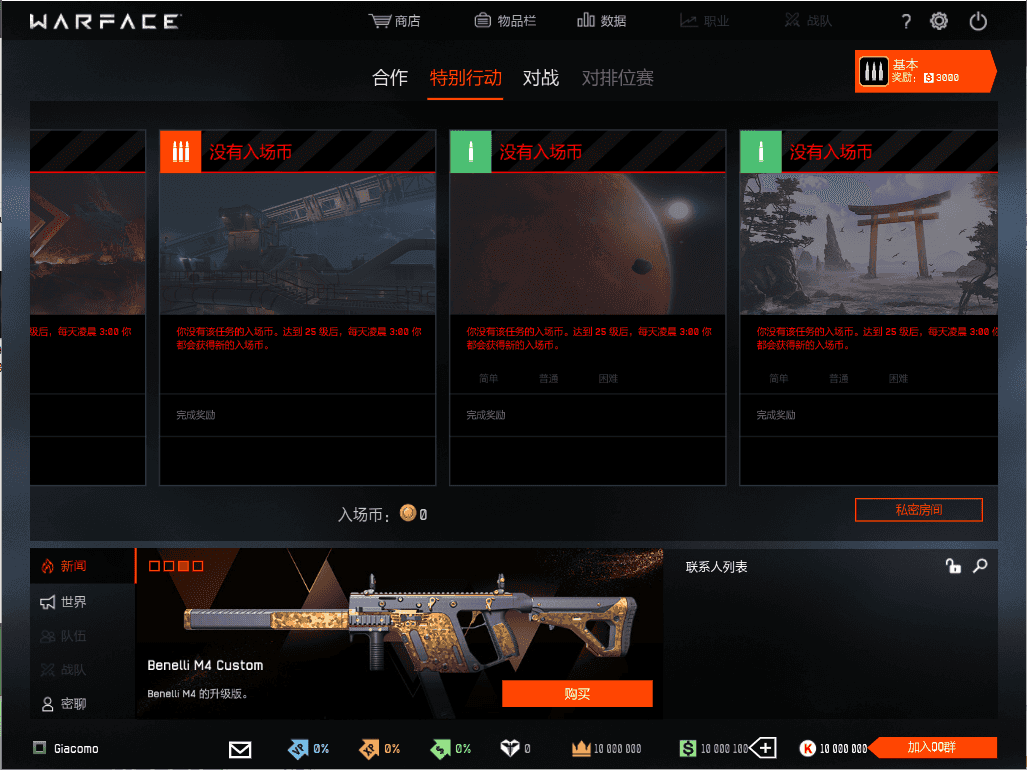Image resolution: width=1027 pixels, height=770 pixels.
Task: Click the power quit icon
Action: click(x=978, y=21)
